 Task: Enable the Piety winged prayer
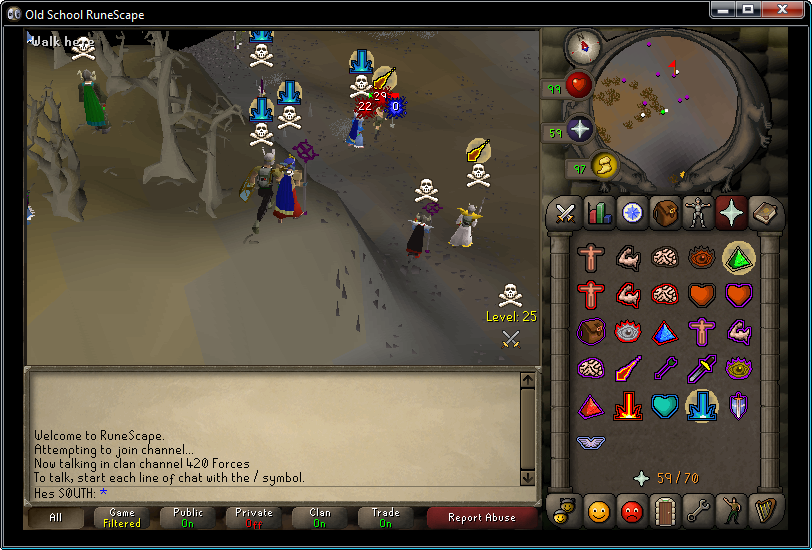pyautogui.click(x=591, y=441)
